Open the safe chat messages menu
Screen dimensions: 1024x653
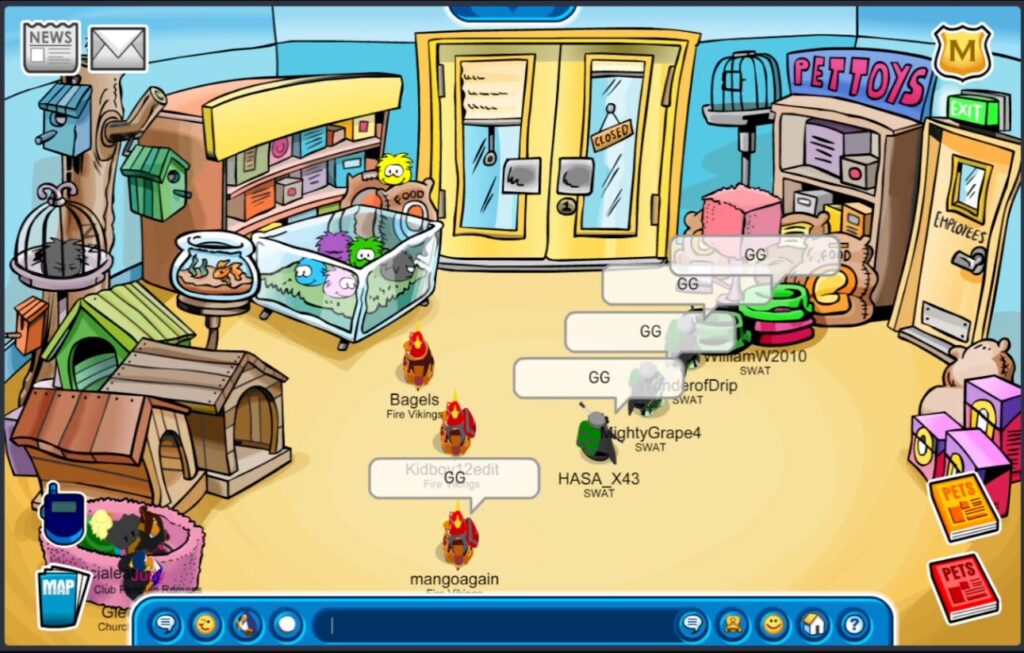pyautogui.click(x=167, y=626)
